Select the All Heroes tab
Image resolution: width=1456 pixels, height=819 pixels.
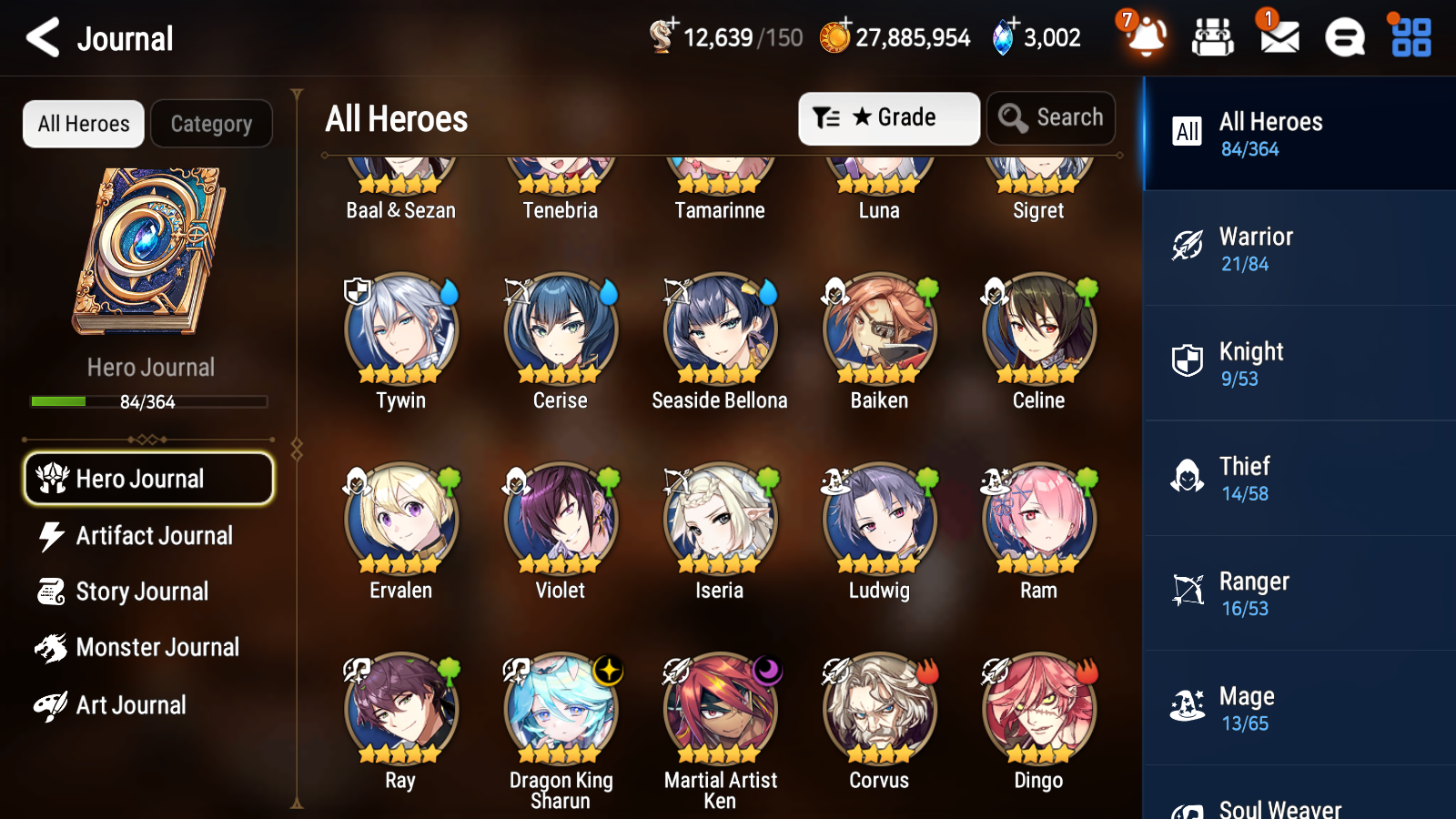click(83, 124)
